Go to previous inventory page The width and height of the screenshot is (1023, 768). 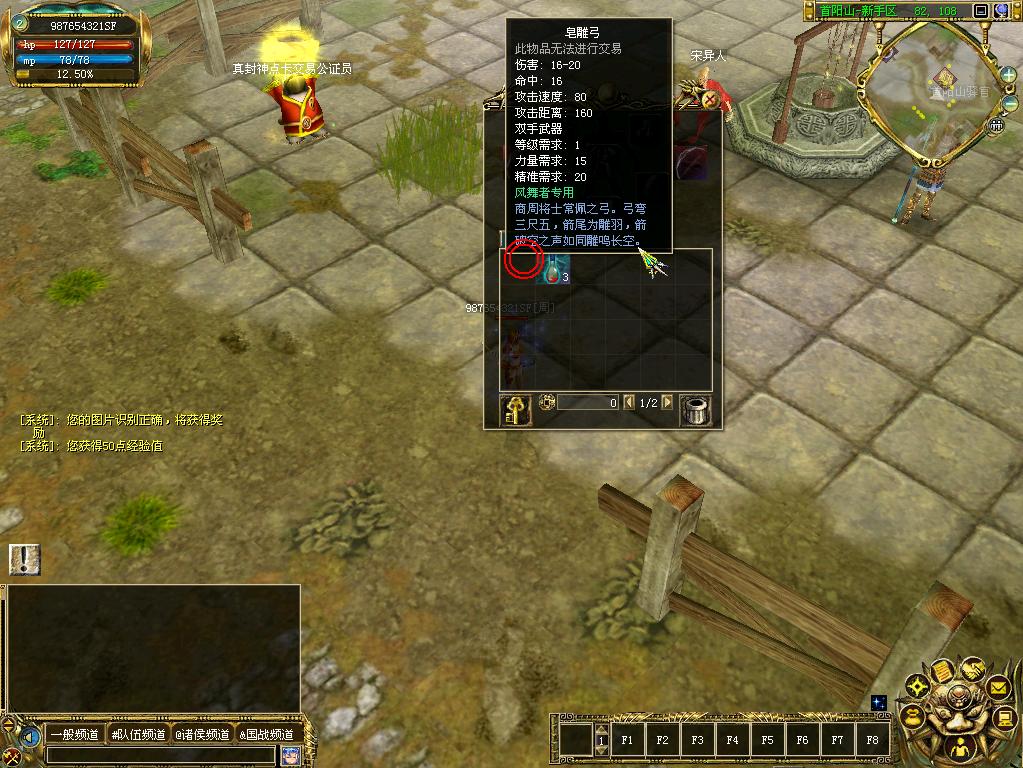pos(629,402)
